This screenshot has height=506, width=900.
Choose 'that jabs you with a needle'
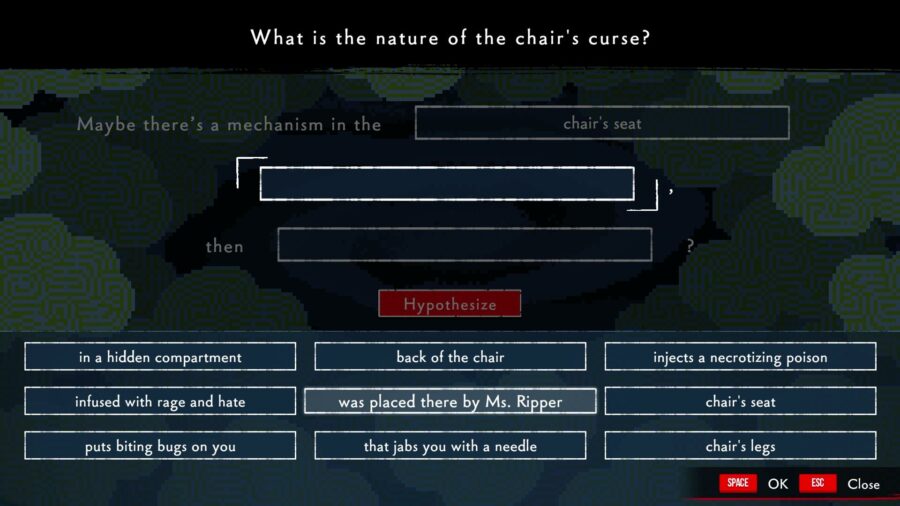(450, 446)
